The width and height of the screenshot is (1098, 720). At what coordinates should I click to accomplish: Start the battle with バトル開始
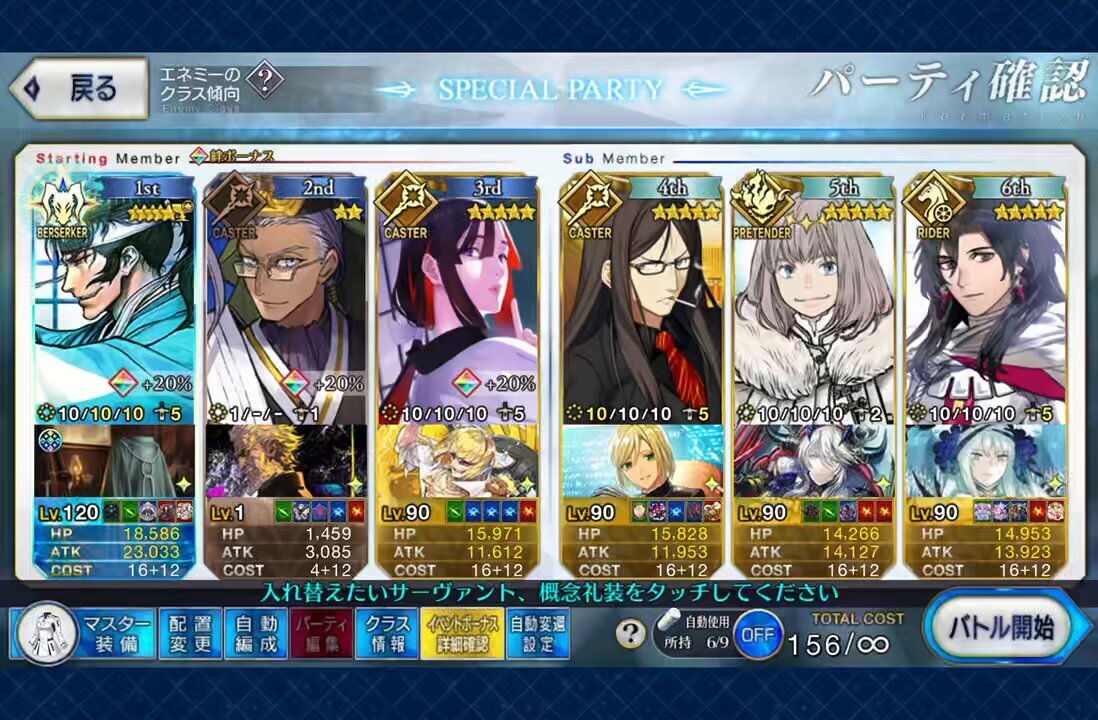[1002, 628]
